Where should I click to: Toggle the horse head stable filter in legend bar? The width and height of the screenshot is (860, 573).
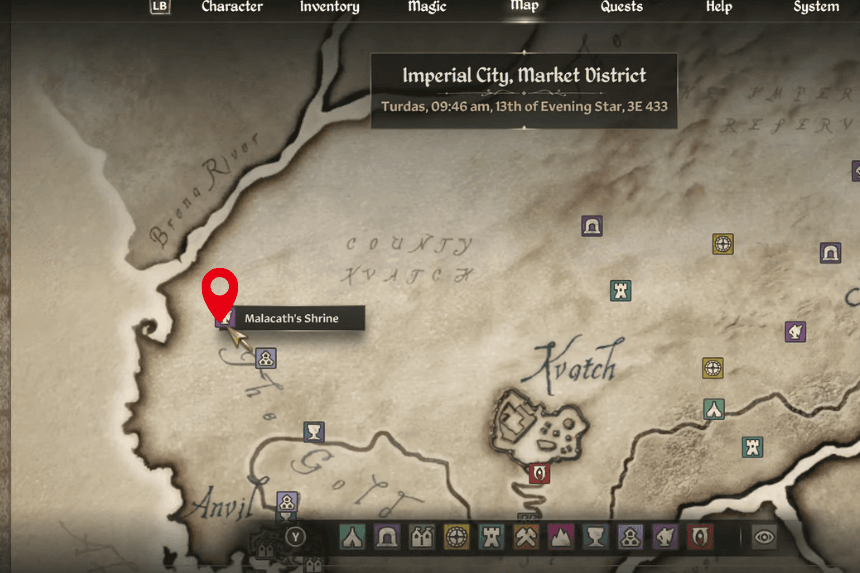(x=665, y=537)
